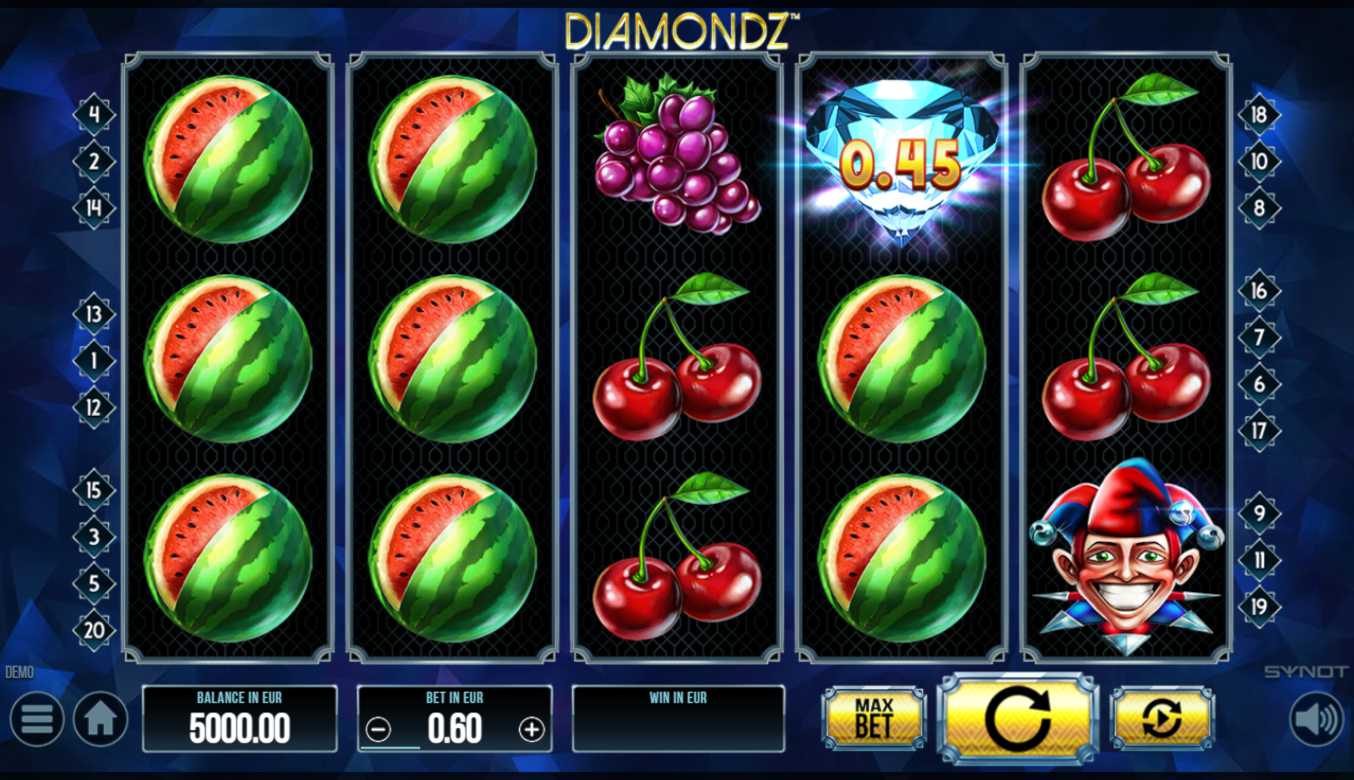
Task: Activate the autoplay button
Action: [1162, 717]
